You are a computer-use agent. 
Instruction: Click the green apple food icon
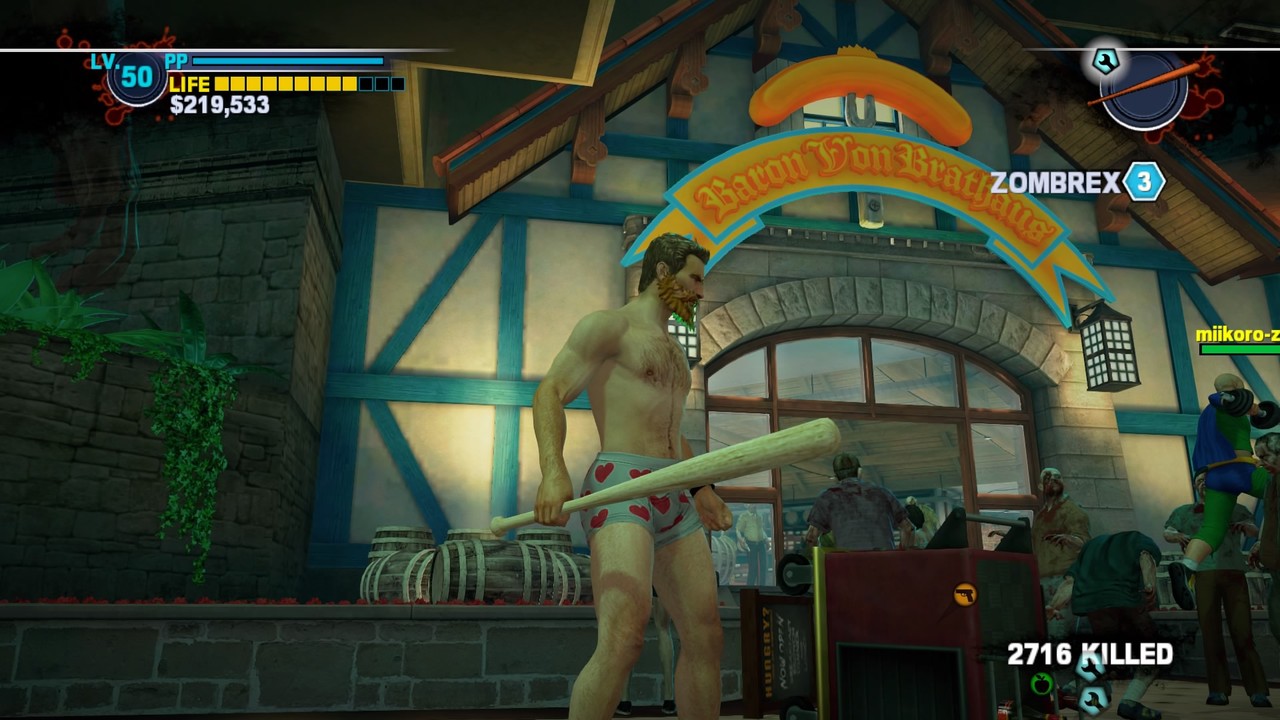pyautogui.click(x=1042, y=684)
